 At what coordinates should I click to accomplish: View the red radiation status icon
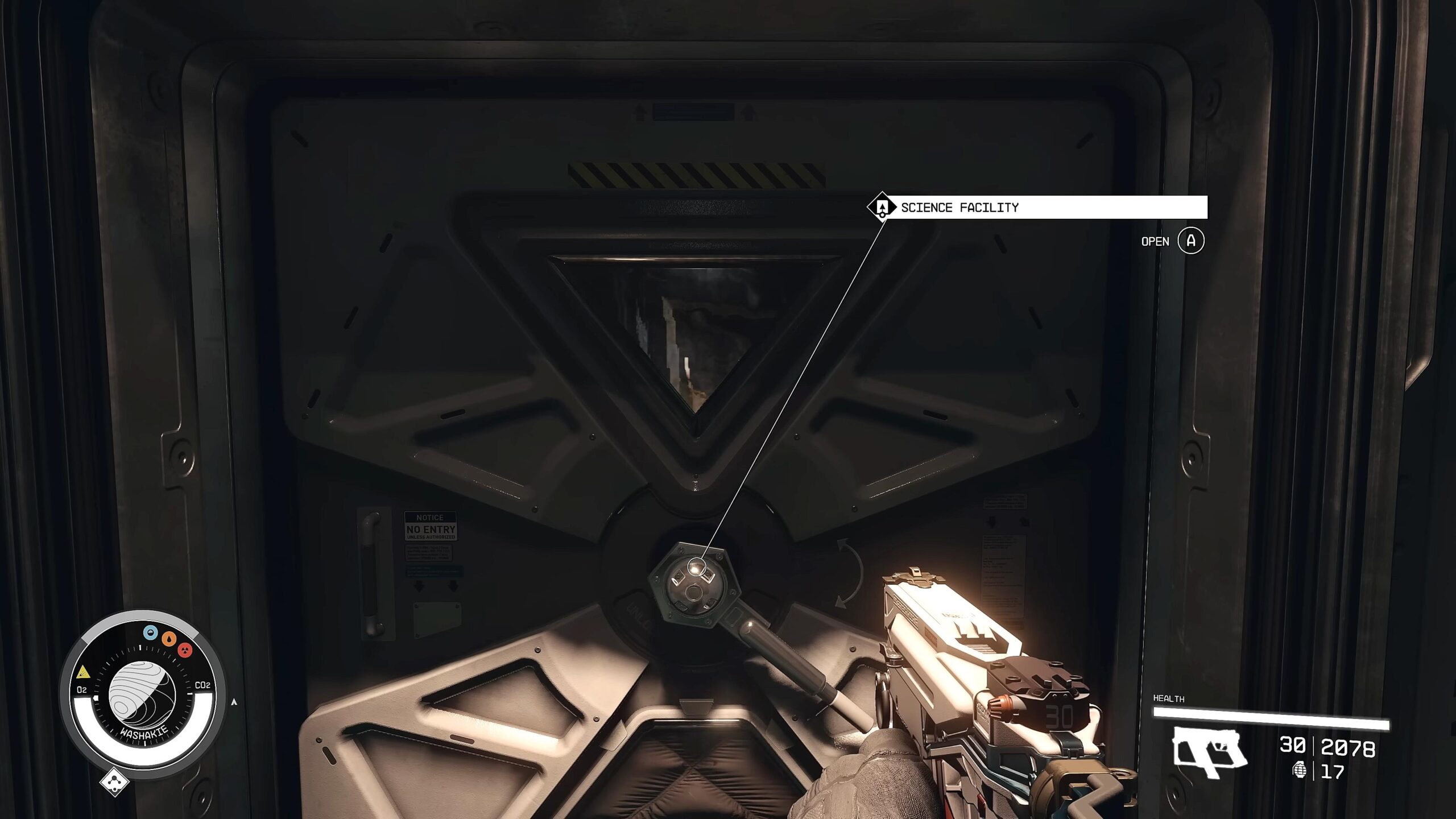[x=185, y=650]
